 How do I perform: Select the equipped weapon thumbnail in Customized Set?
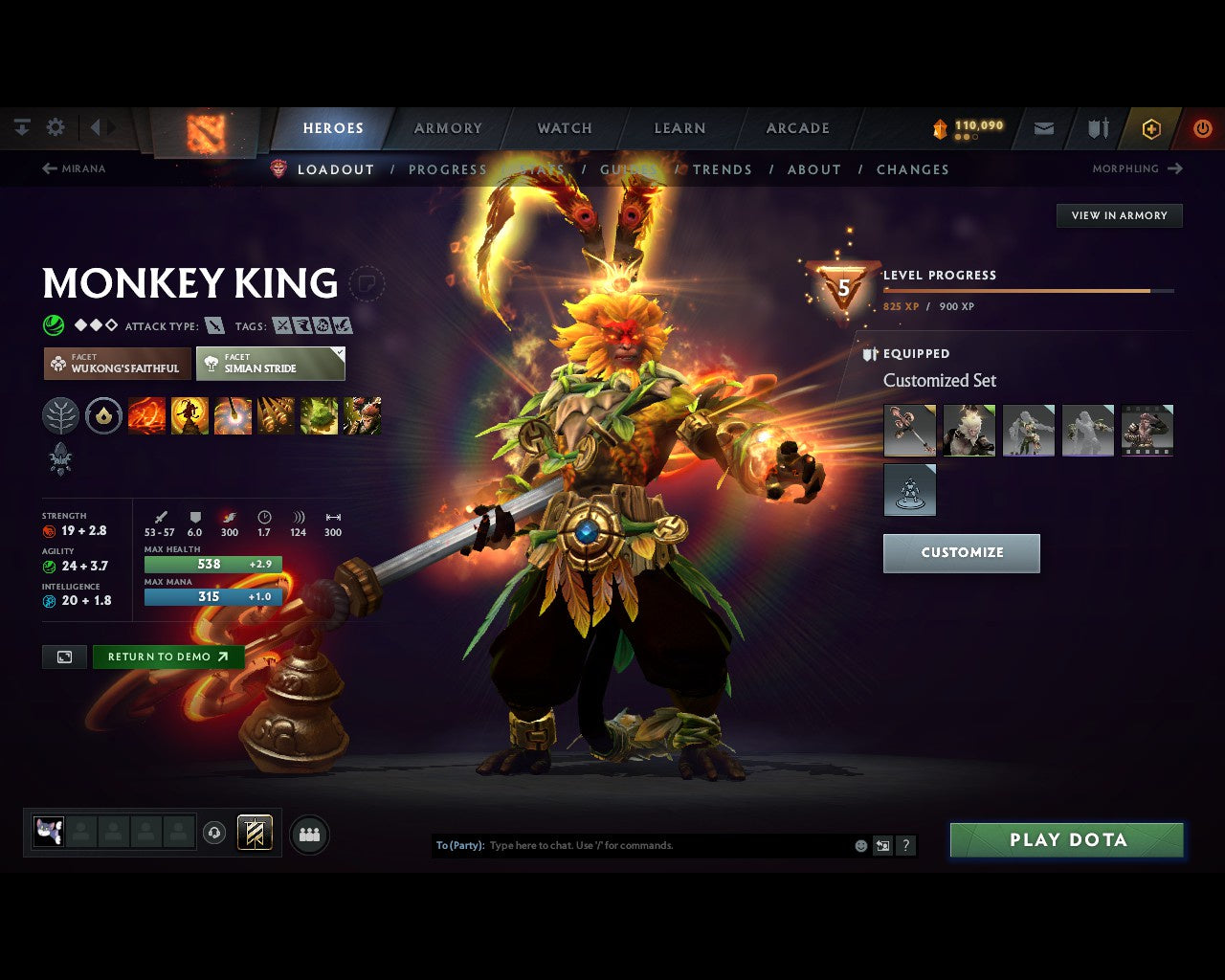pos(909,430)
